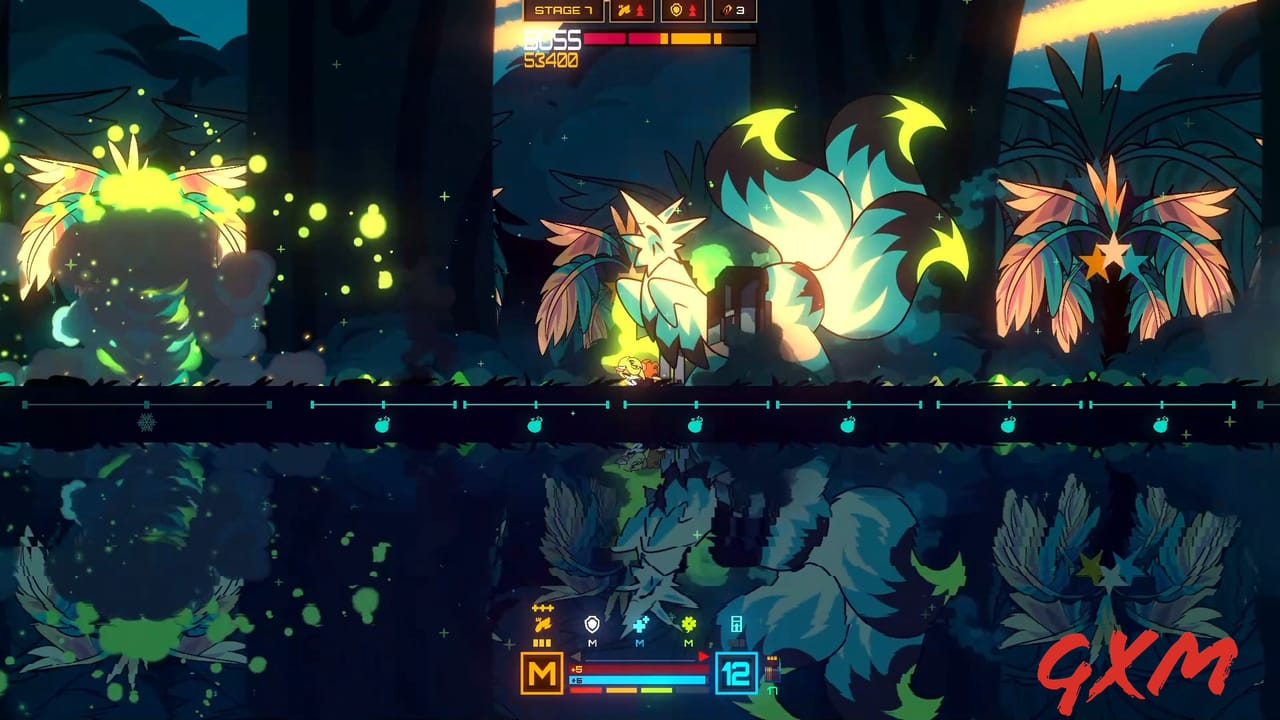Collapse using the gray left arrow above health bars
Image resolution: width=1280 pixels, height=720 pixels.
[575, 656]
